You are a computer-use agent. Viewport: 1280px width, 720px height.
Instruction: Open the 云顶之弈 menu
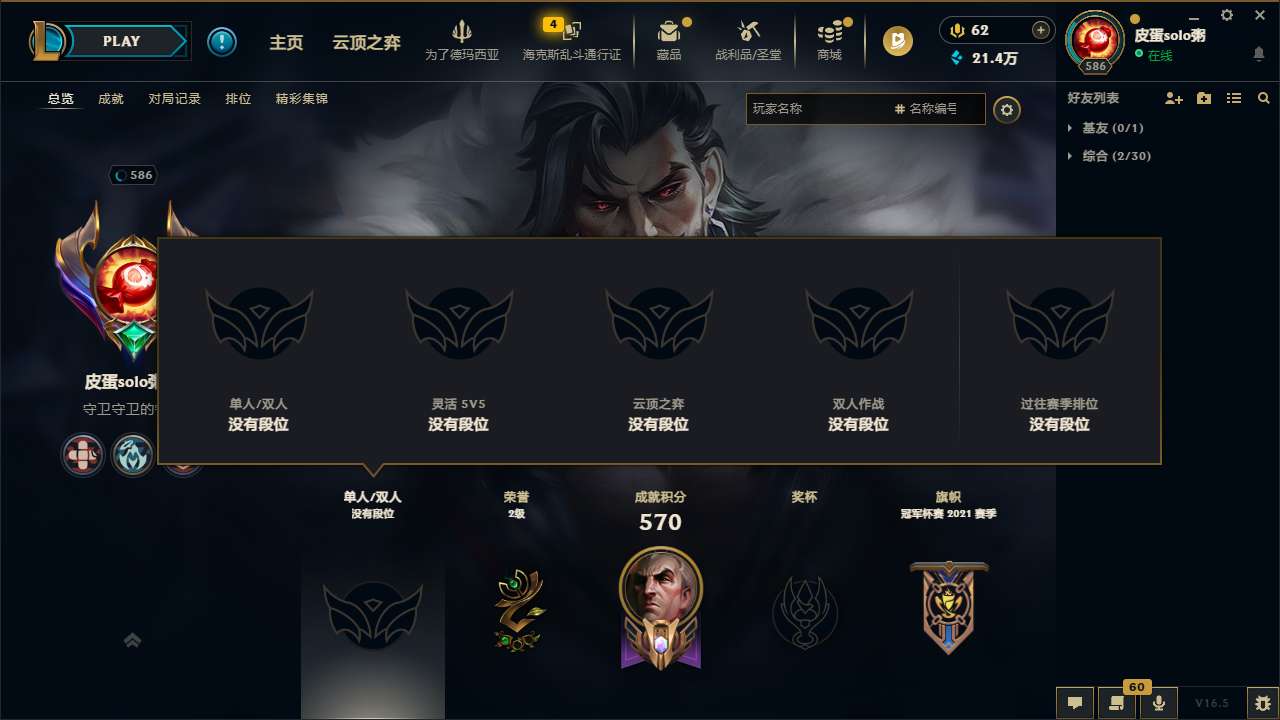pos(365,41)
